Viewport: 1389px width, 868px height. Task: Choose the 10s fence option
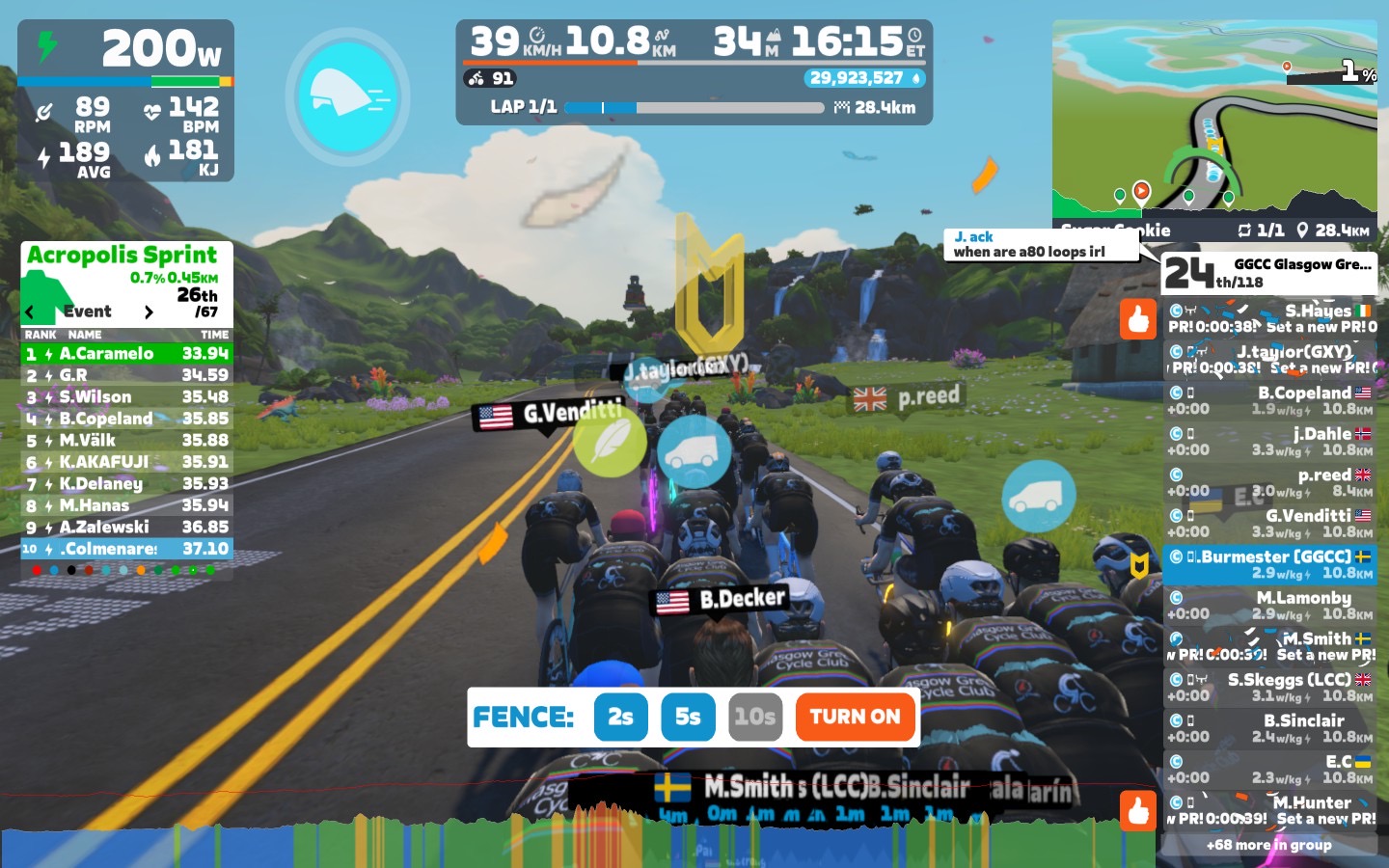[754, 717]
